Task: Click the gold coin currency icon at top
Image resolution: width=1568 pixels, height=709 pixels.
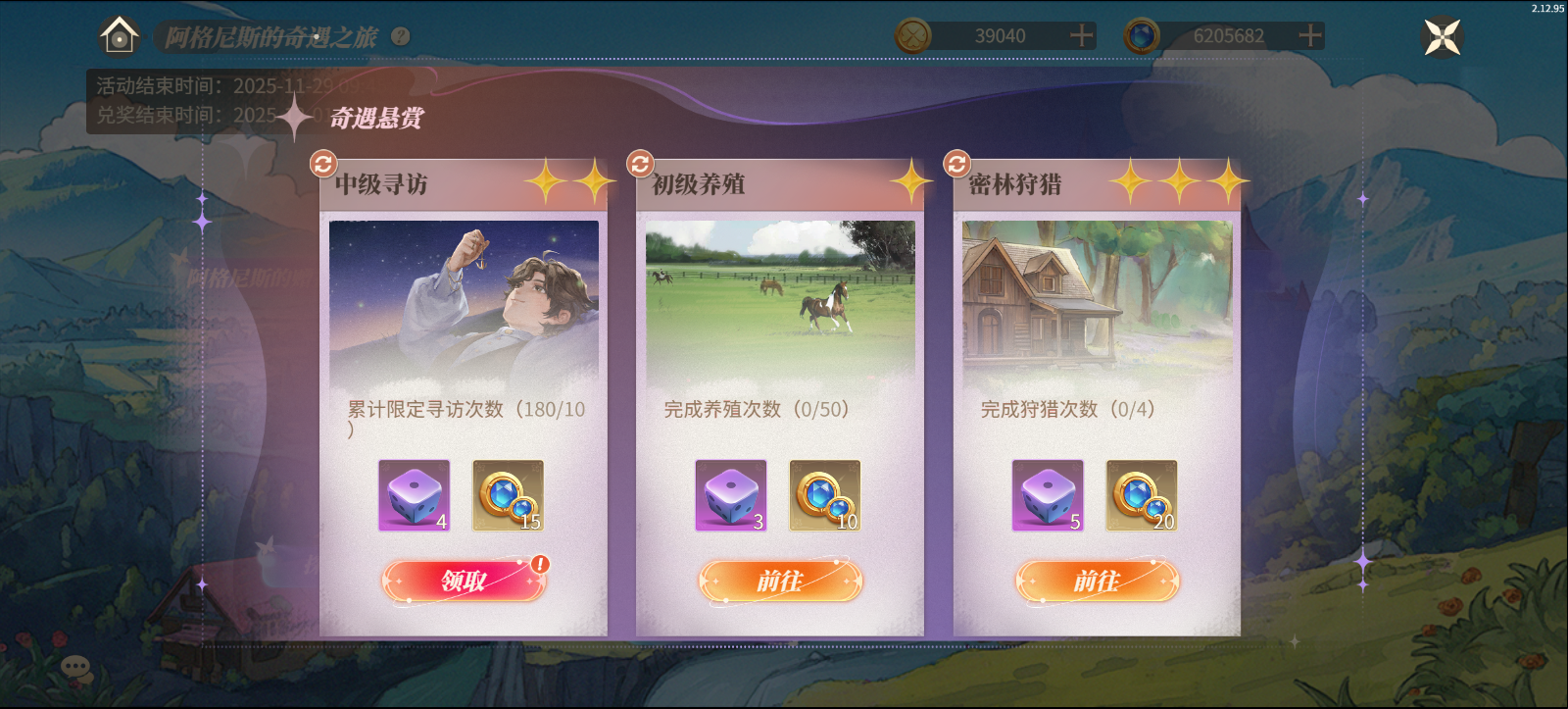Action: [x=912, y=35]
